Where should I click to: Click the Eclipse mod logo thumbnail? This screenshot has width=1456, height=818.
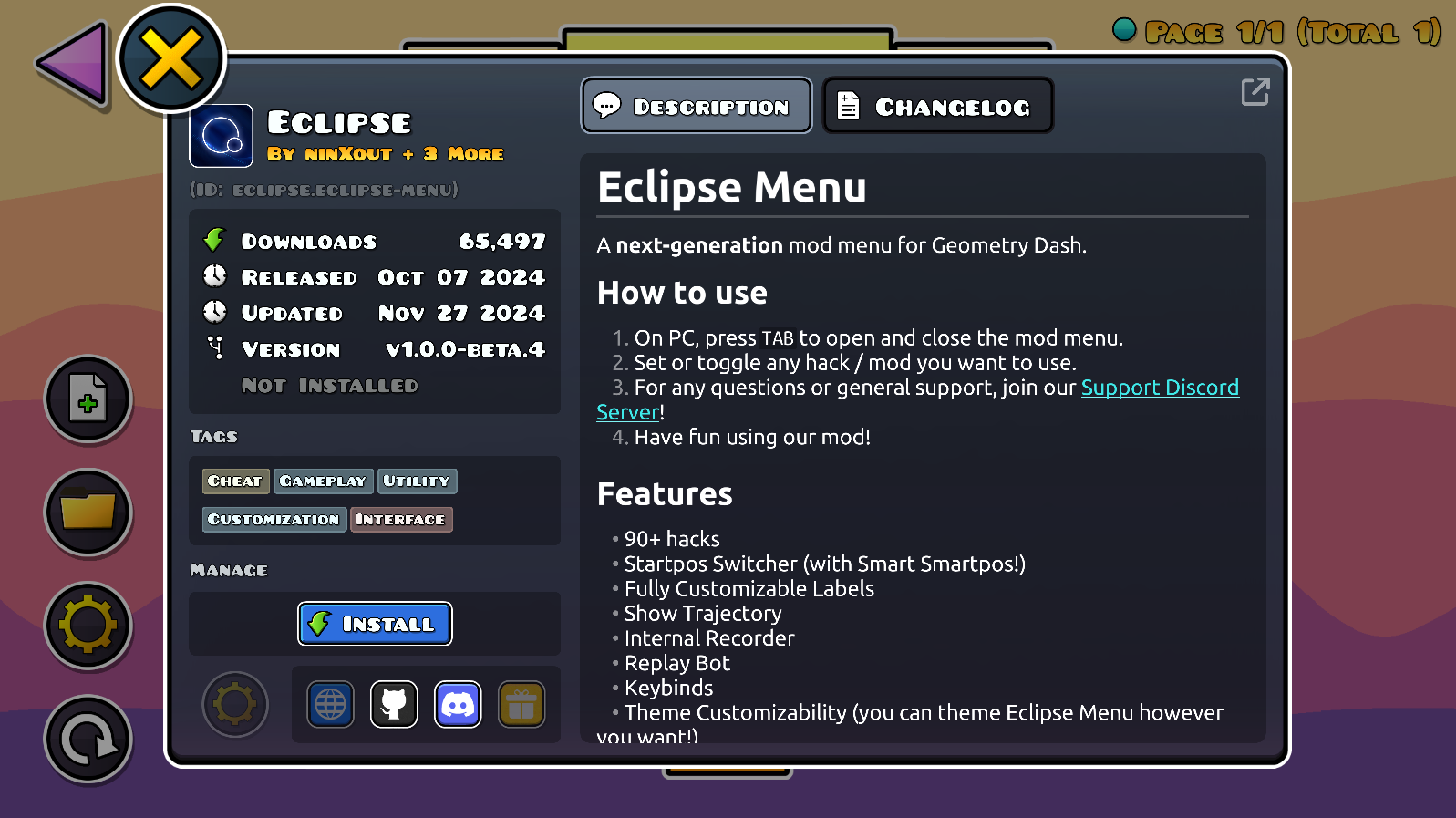220,136
